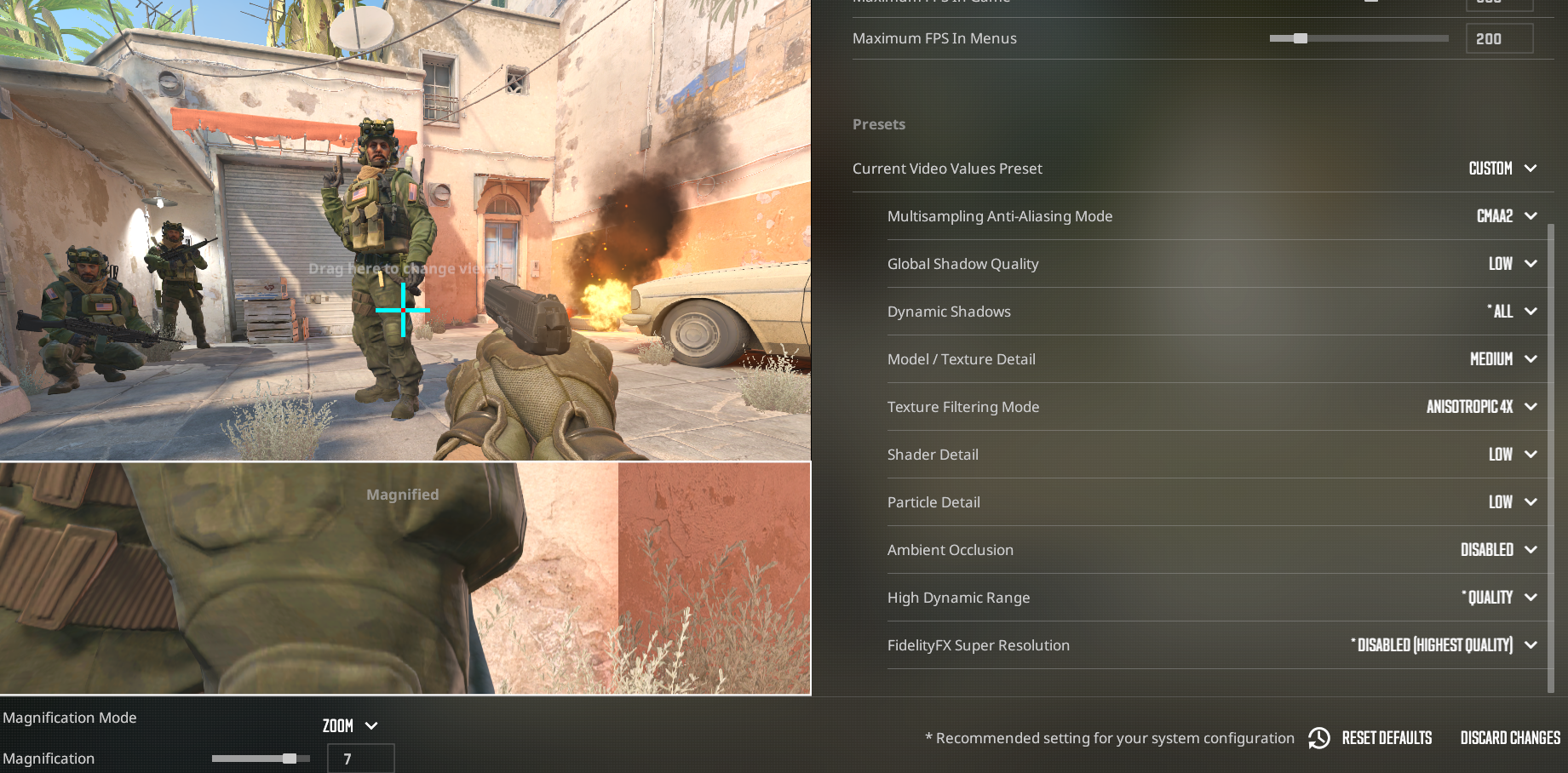Viewport: 1568px width, 773px height.
Task: Open the Texture Filtering Mode dropdown
Action: pos(1480,407)
